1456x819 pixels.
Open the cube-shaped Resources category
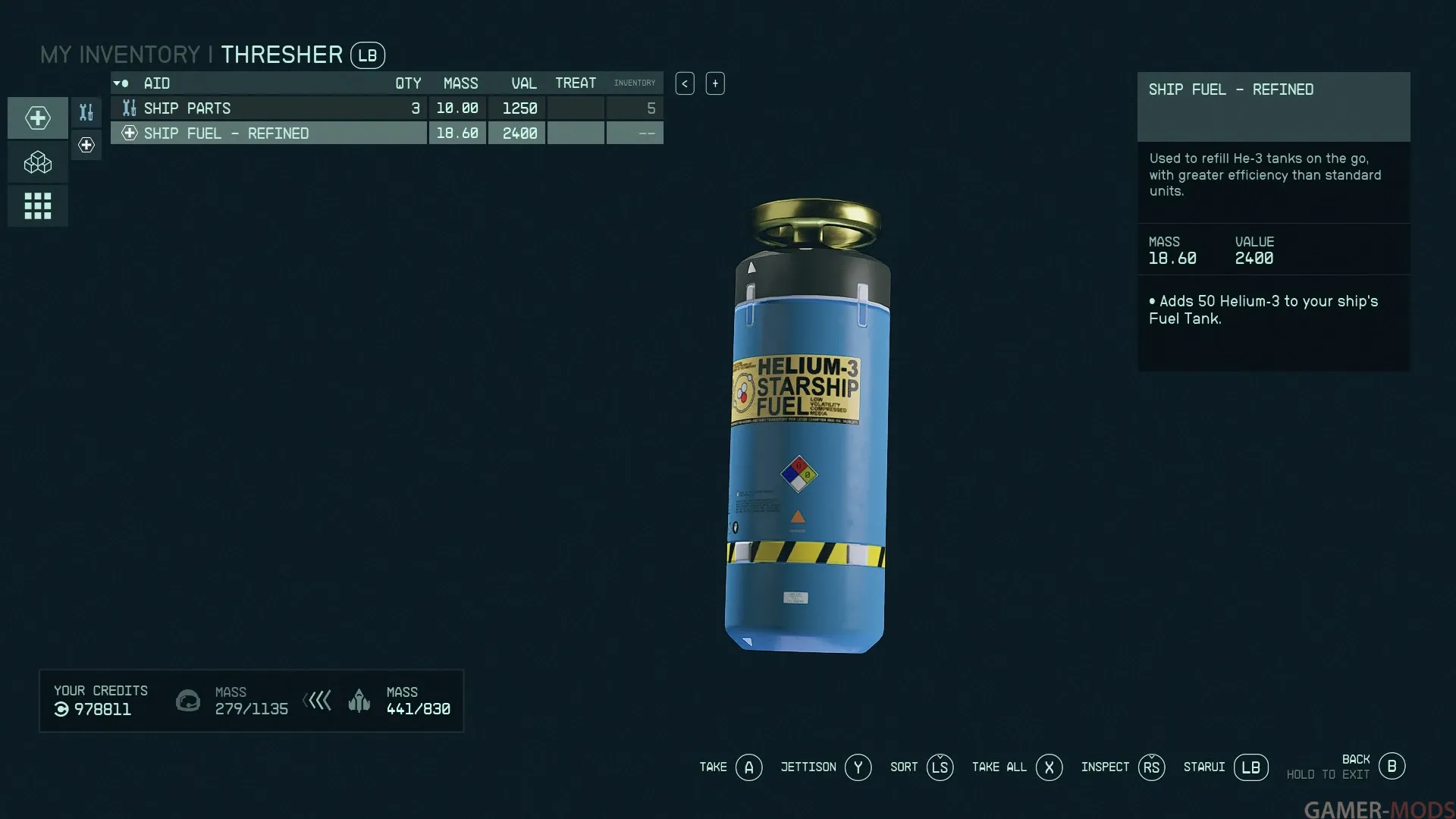[x=38, y=162]
